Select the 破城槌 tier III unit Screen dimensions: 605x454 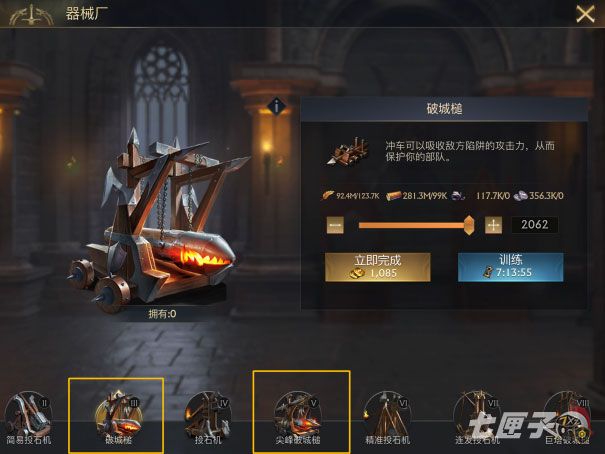tap(116, 413)
